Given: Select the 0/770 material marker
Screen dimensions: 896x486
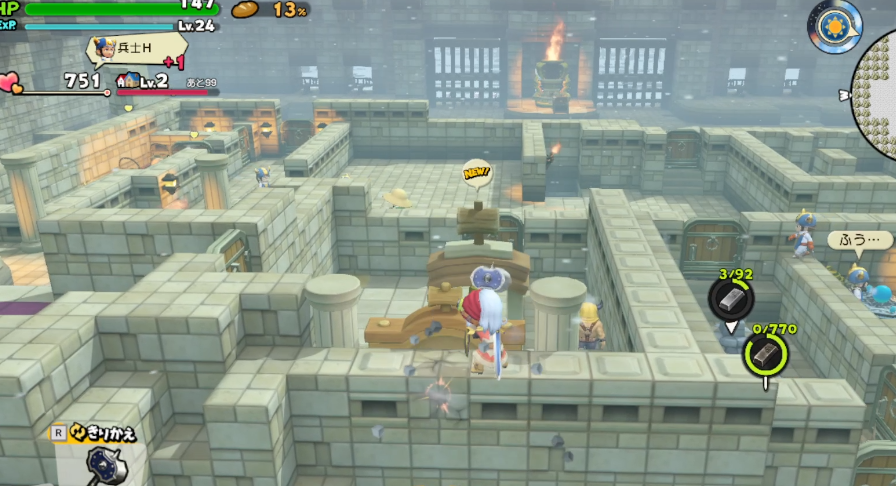Looking at the screenshot, I should click(x=765, y=351).
